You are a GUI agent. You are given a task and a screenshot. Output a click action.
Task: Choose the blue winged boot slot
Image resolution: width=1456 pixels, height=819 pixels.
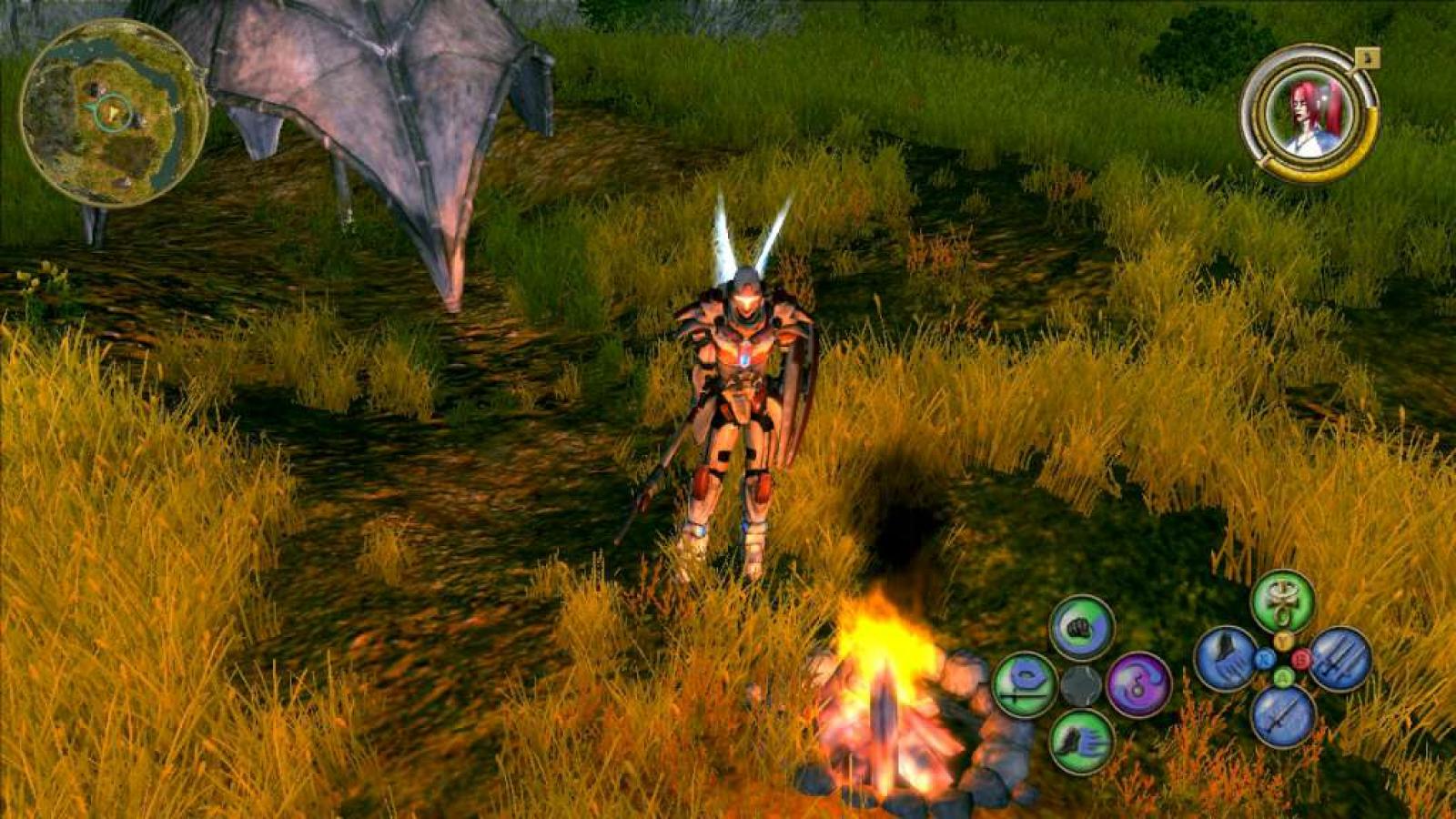(x=1226, y=659)
